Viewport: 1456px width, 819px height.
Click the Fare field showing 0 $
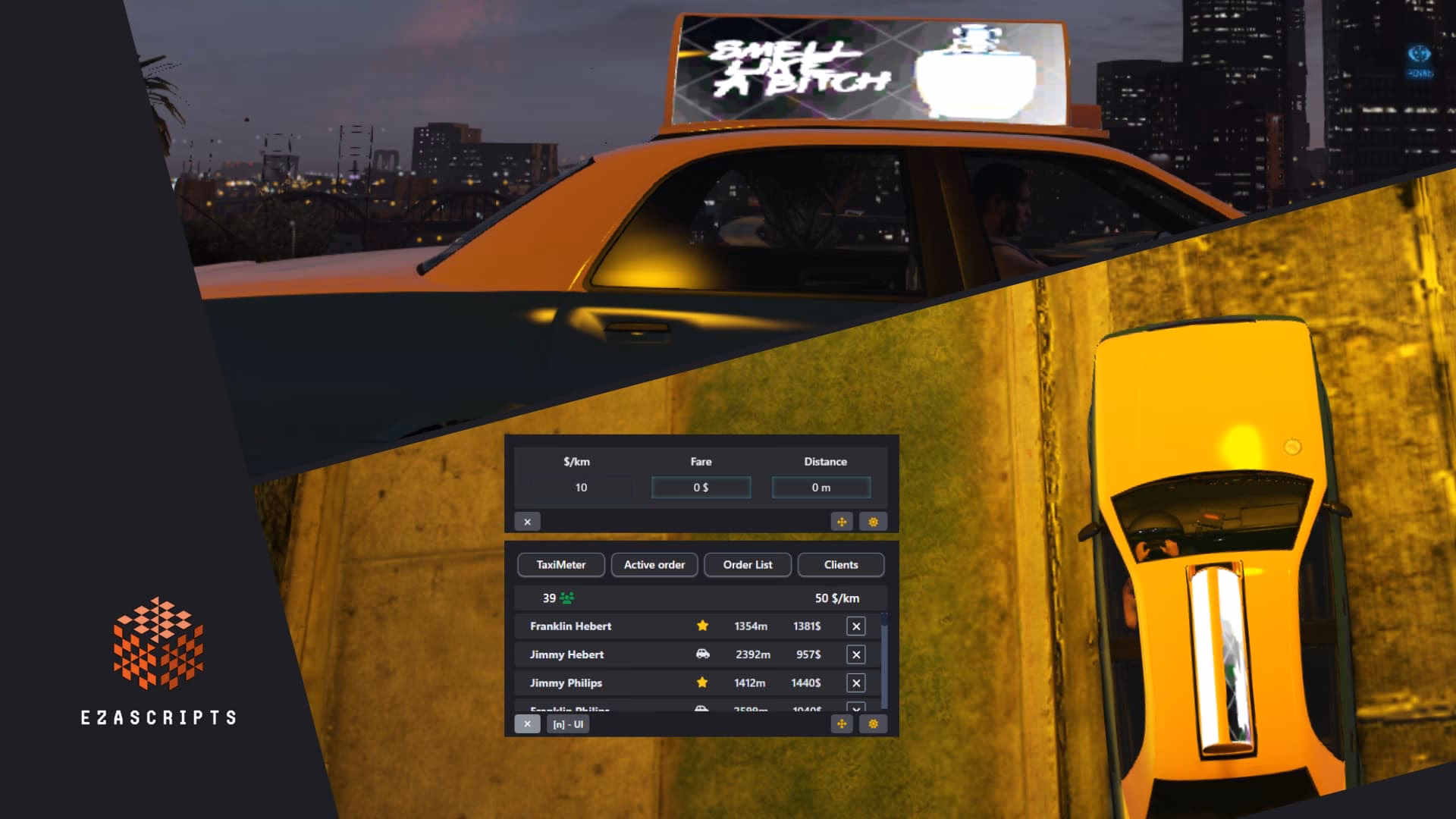click(x=700, y=488)
